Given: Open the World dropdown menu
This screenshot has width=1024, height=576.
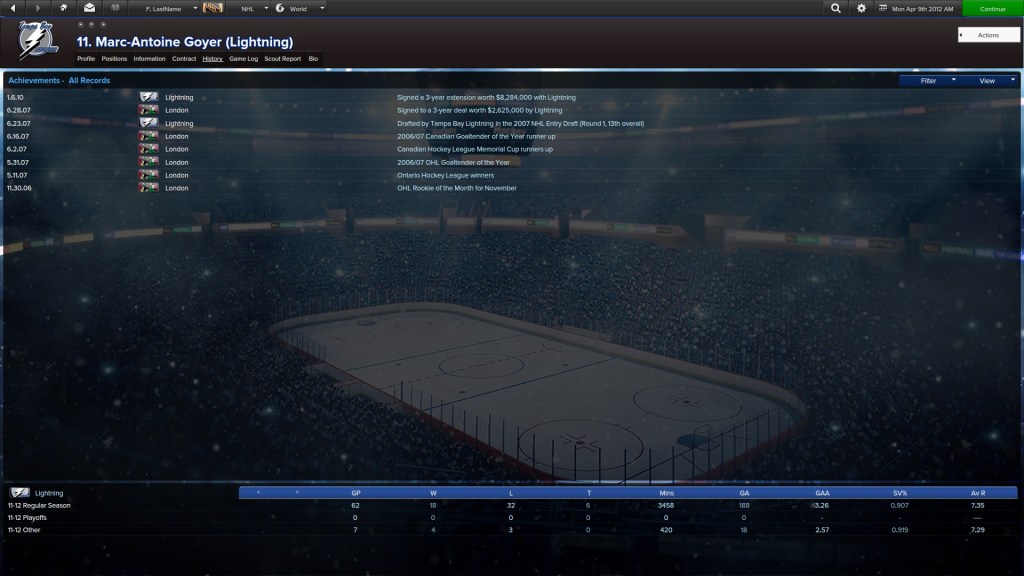Looking at the screenshot, I should point(300,8).
